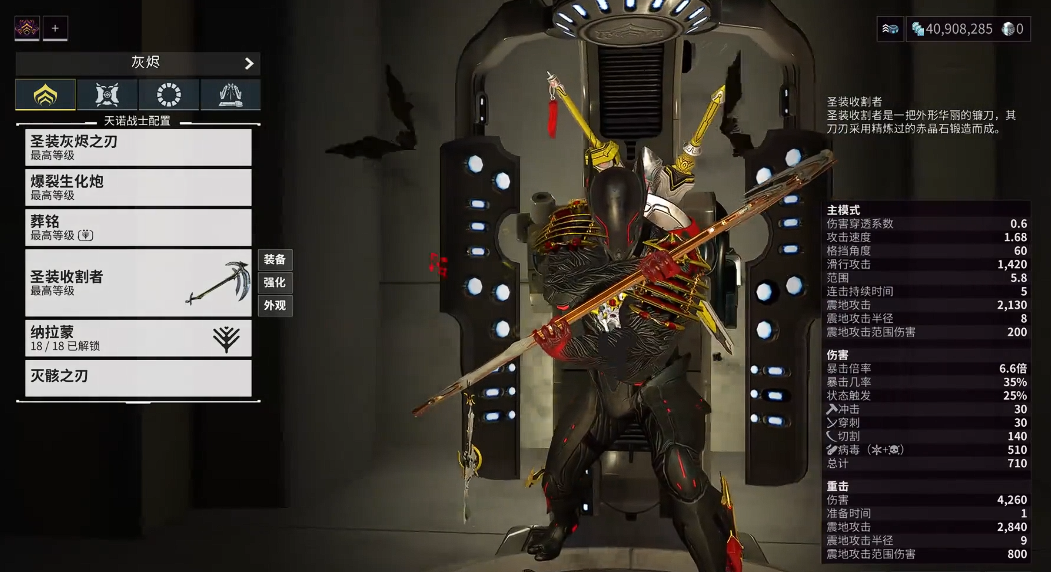Open the gear wheel ring tab
Viewport: 1051px width, 572px height.
click(169, 95)
